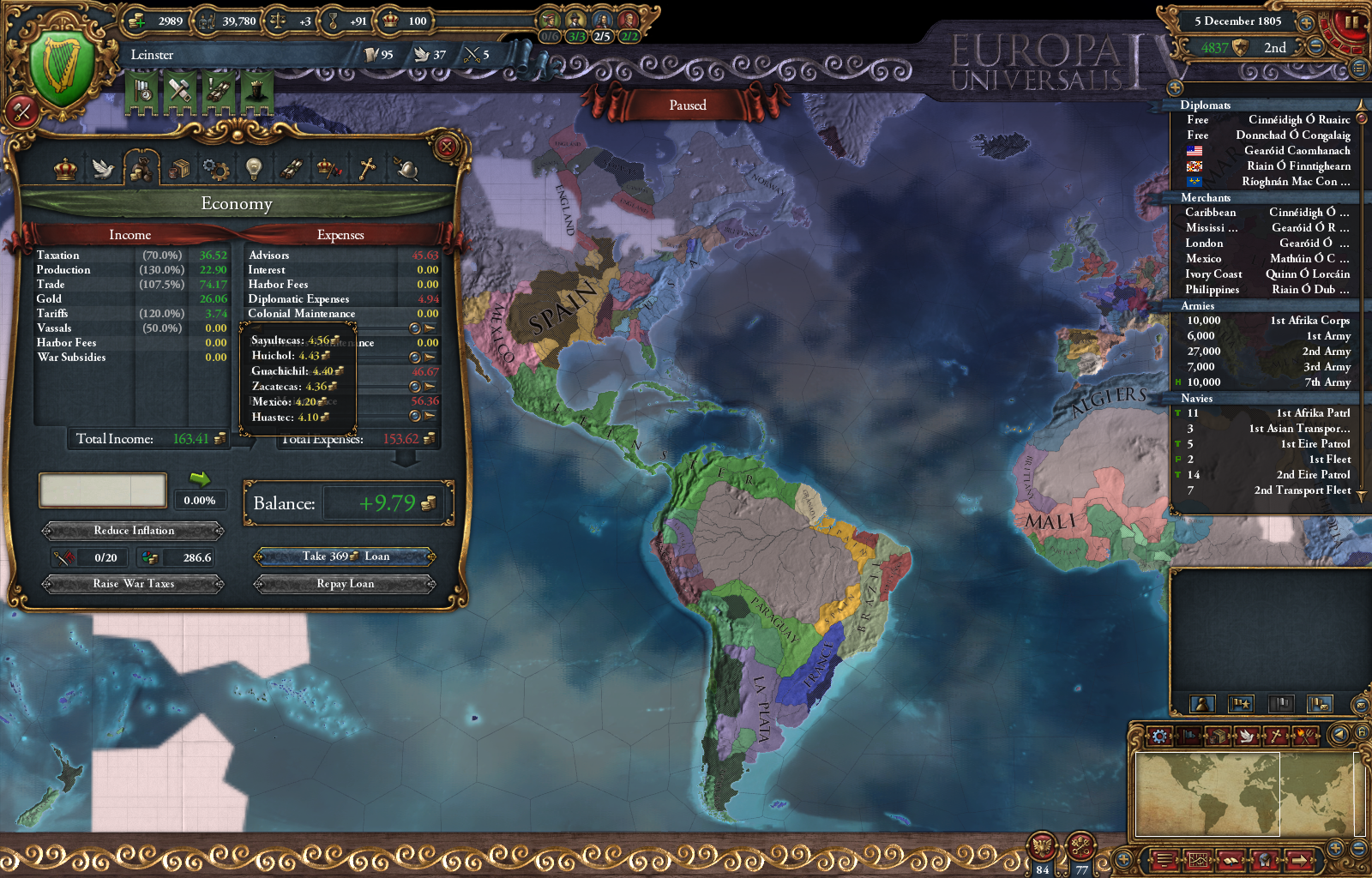Viewport: 1372px width, 878px height.
Task: Switch to the Technology lightbulb tab
Action: point(253,170)
